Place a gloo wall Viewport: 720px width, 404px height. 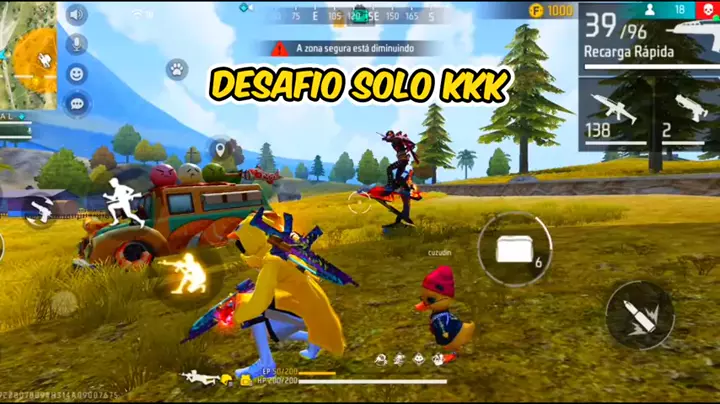click(514, 249)
